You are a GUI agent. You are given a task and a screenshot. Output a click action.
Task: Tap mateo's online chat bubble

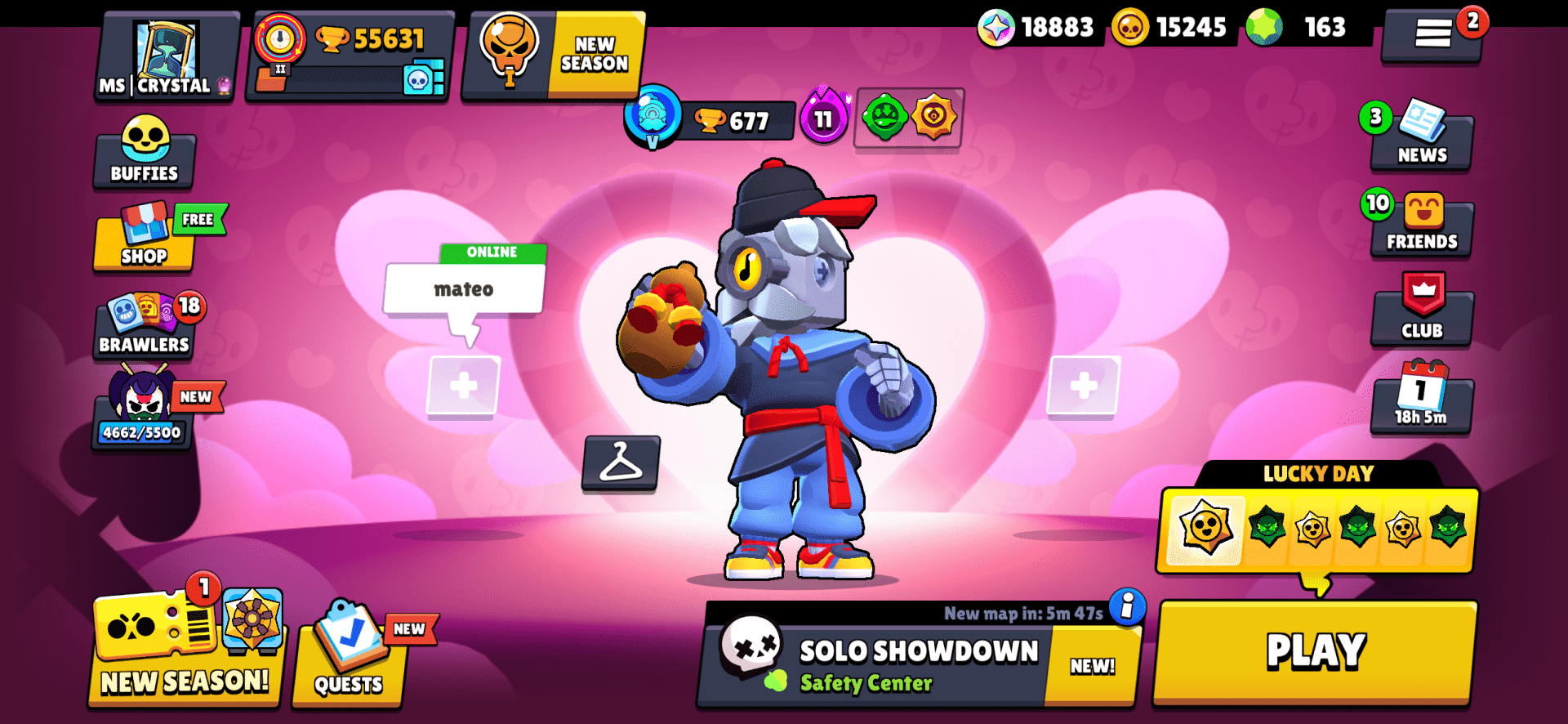pyautogui.click(x=465, y=287)
